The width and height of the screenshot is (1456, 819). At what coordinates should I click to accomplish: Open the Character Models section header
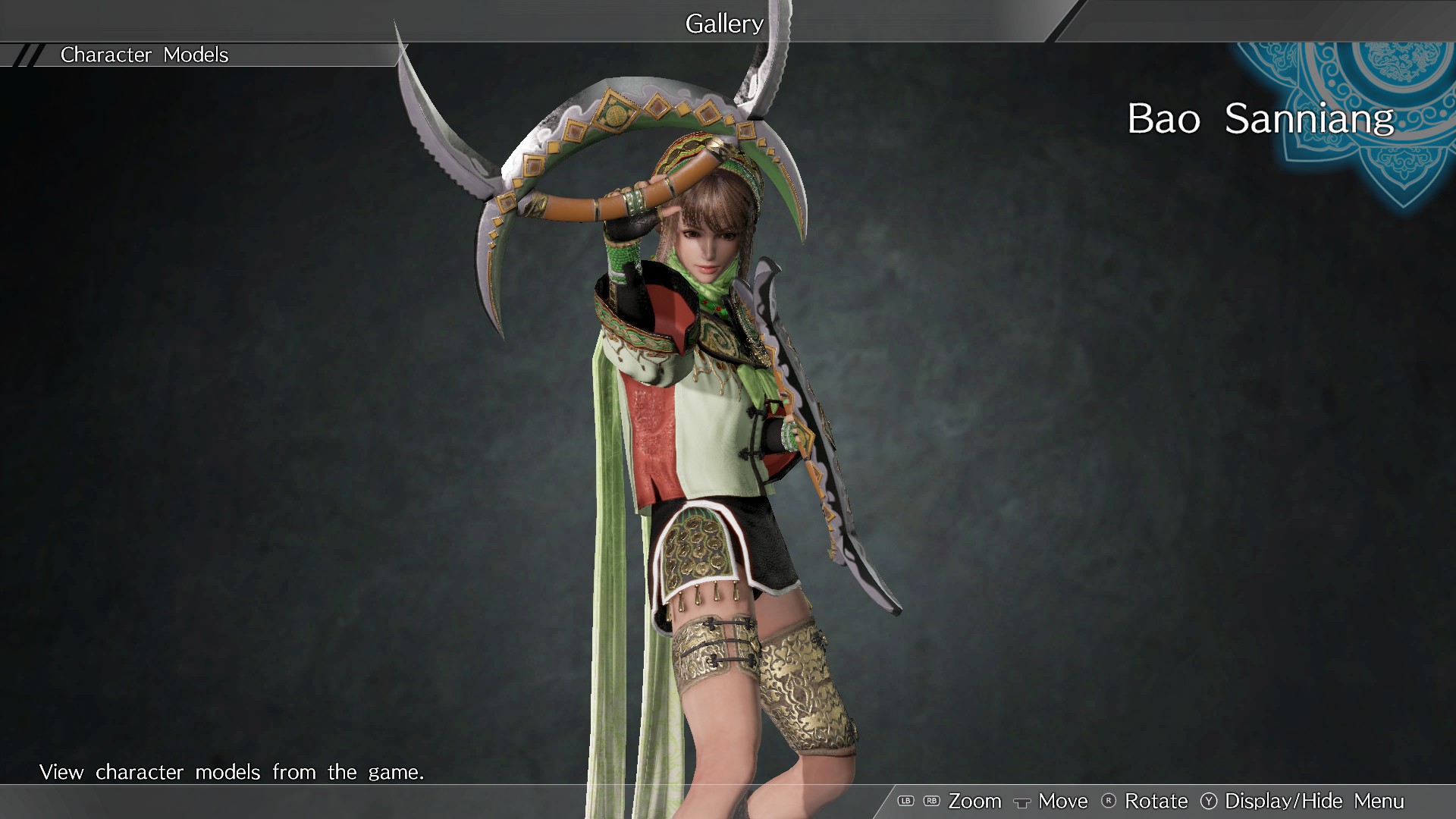(144, 55)
